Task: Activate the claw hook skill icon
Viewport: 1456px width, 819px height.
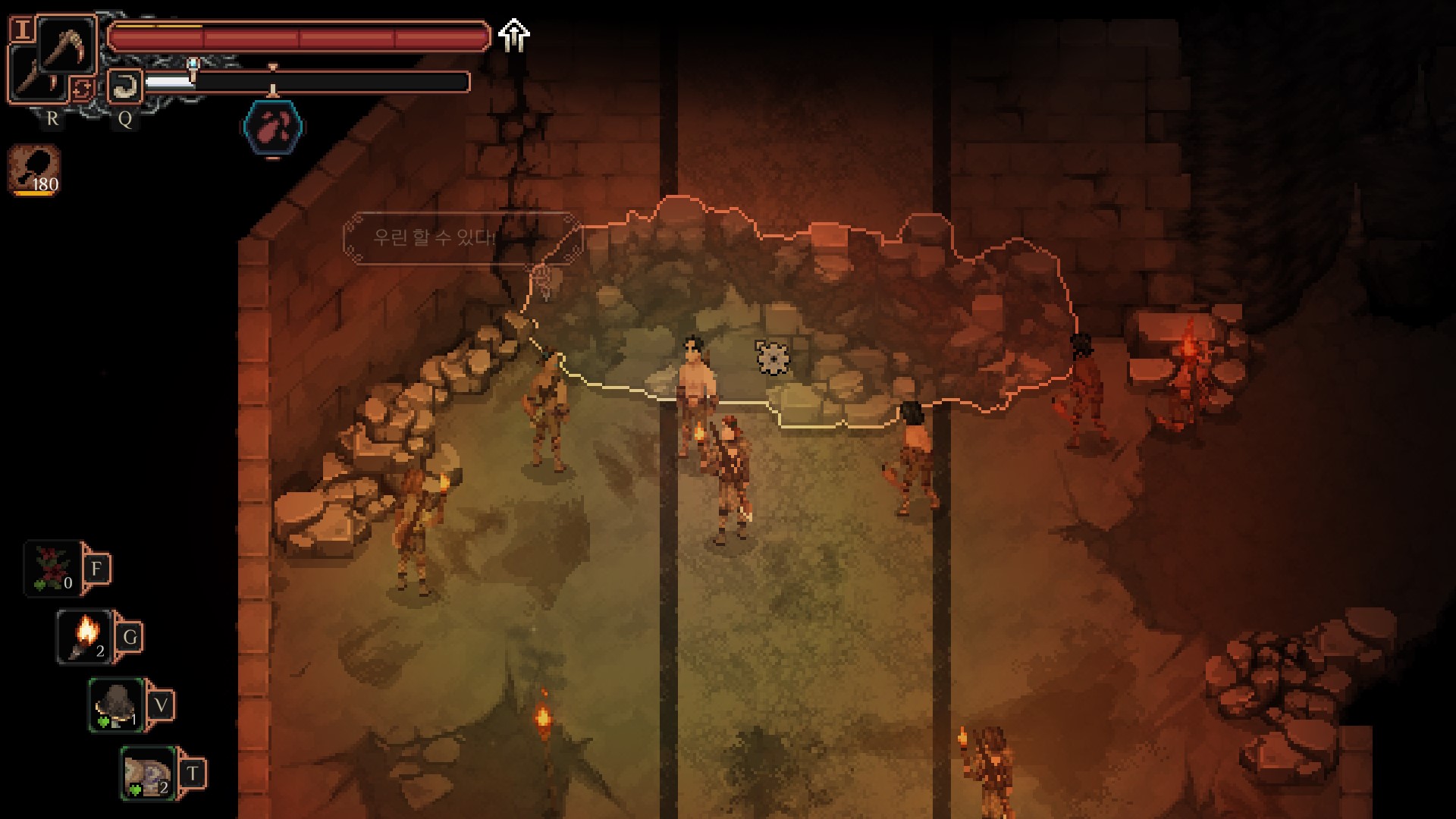Action: click(124, 86)
